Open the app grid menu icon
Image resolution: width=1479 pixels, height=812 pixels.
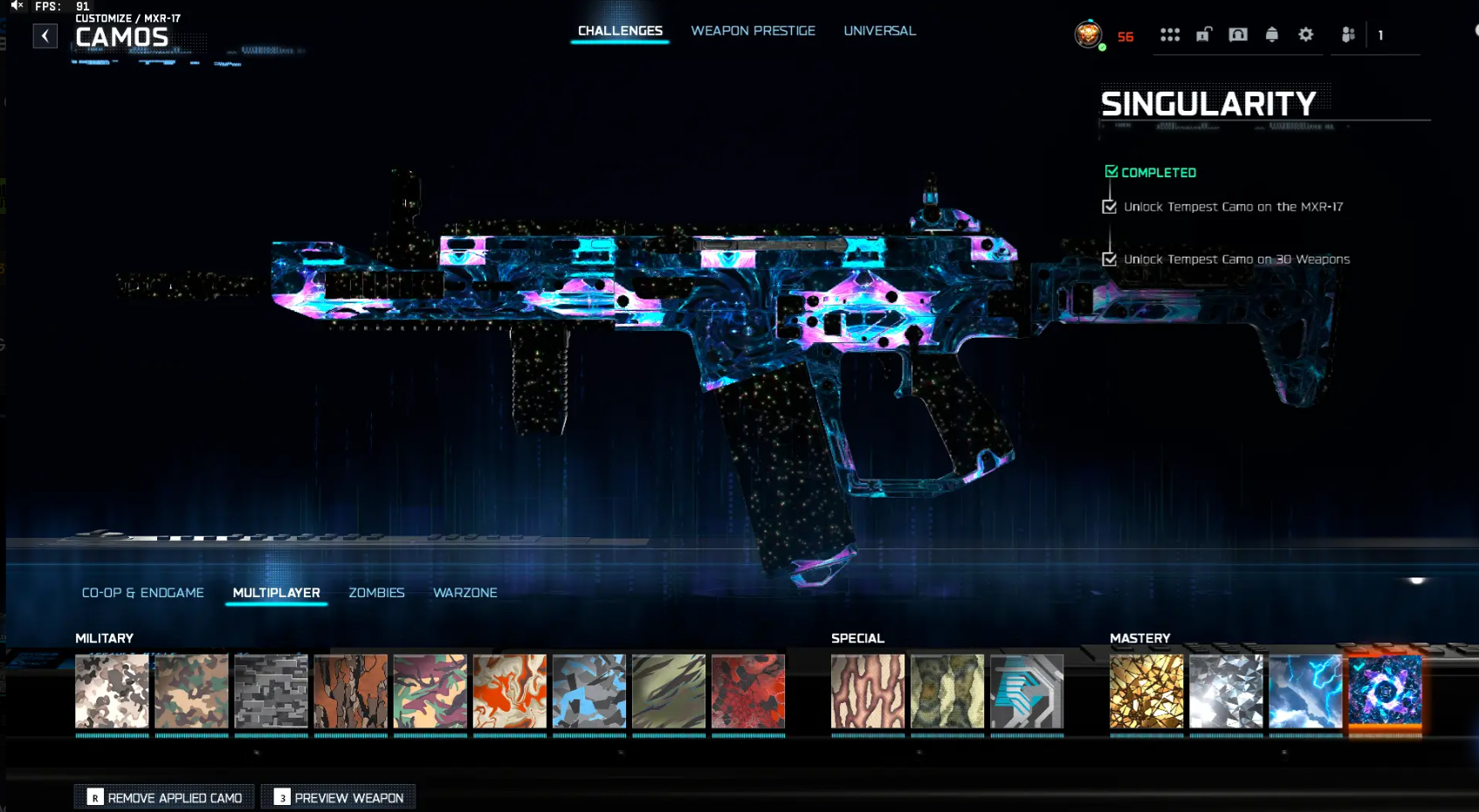tap(1170, 35)
